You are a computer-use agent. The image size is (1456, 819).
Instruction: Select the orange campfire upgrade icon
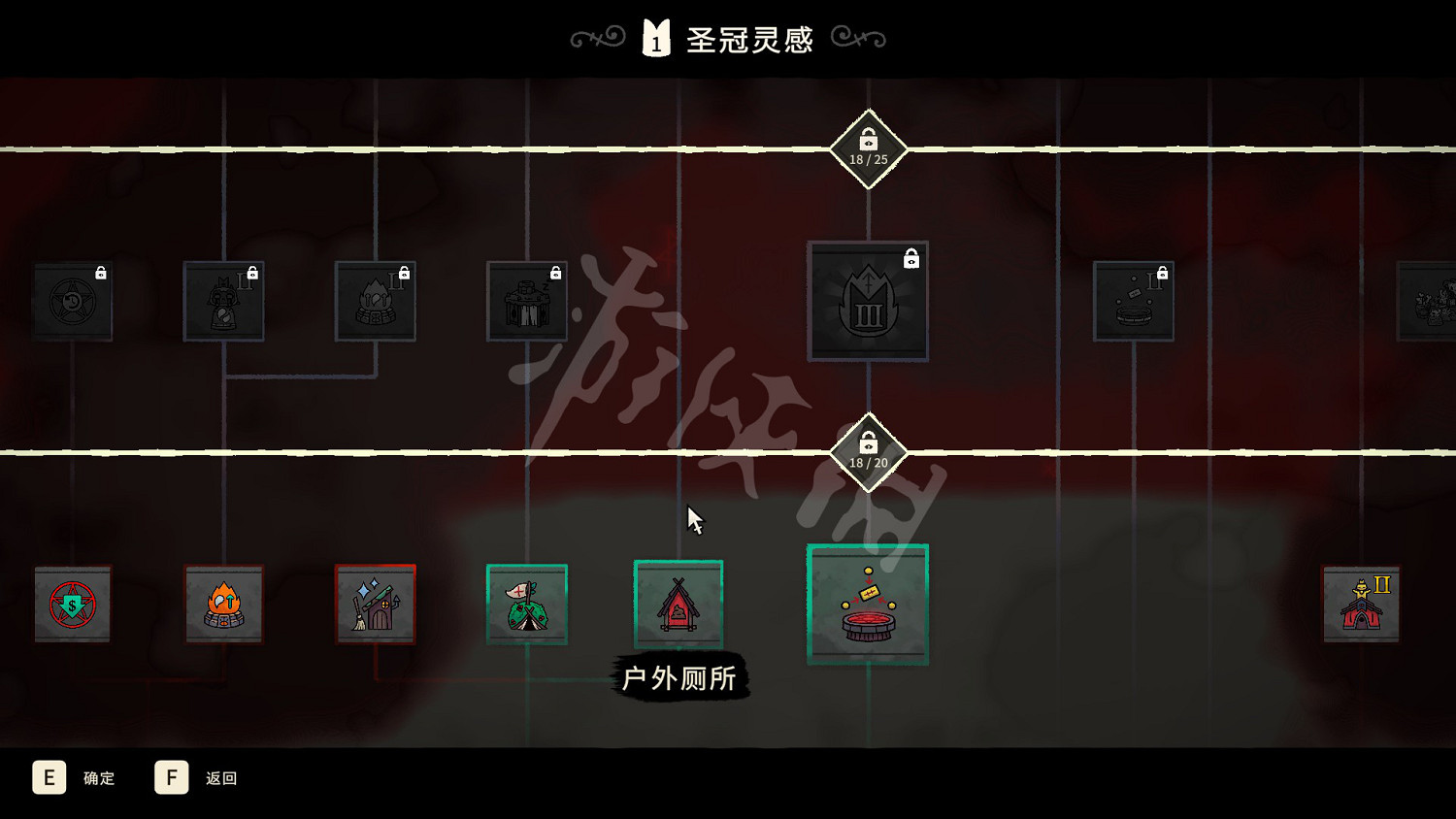coord(224,604)
